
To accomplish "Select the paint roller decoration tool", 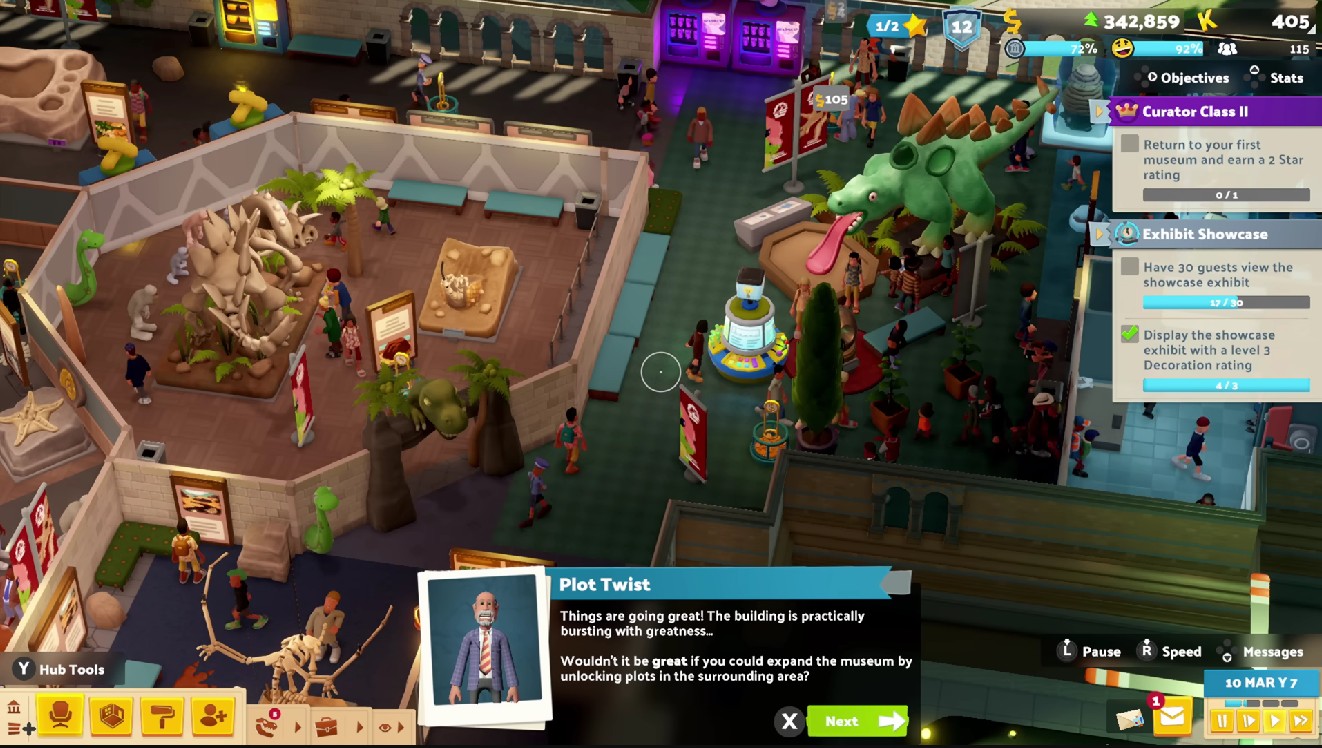I will (164, 717).
